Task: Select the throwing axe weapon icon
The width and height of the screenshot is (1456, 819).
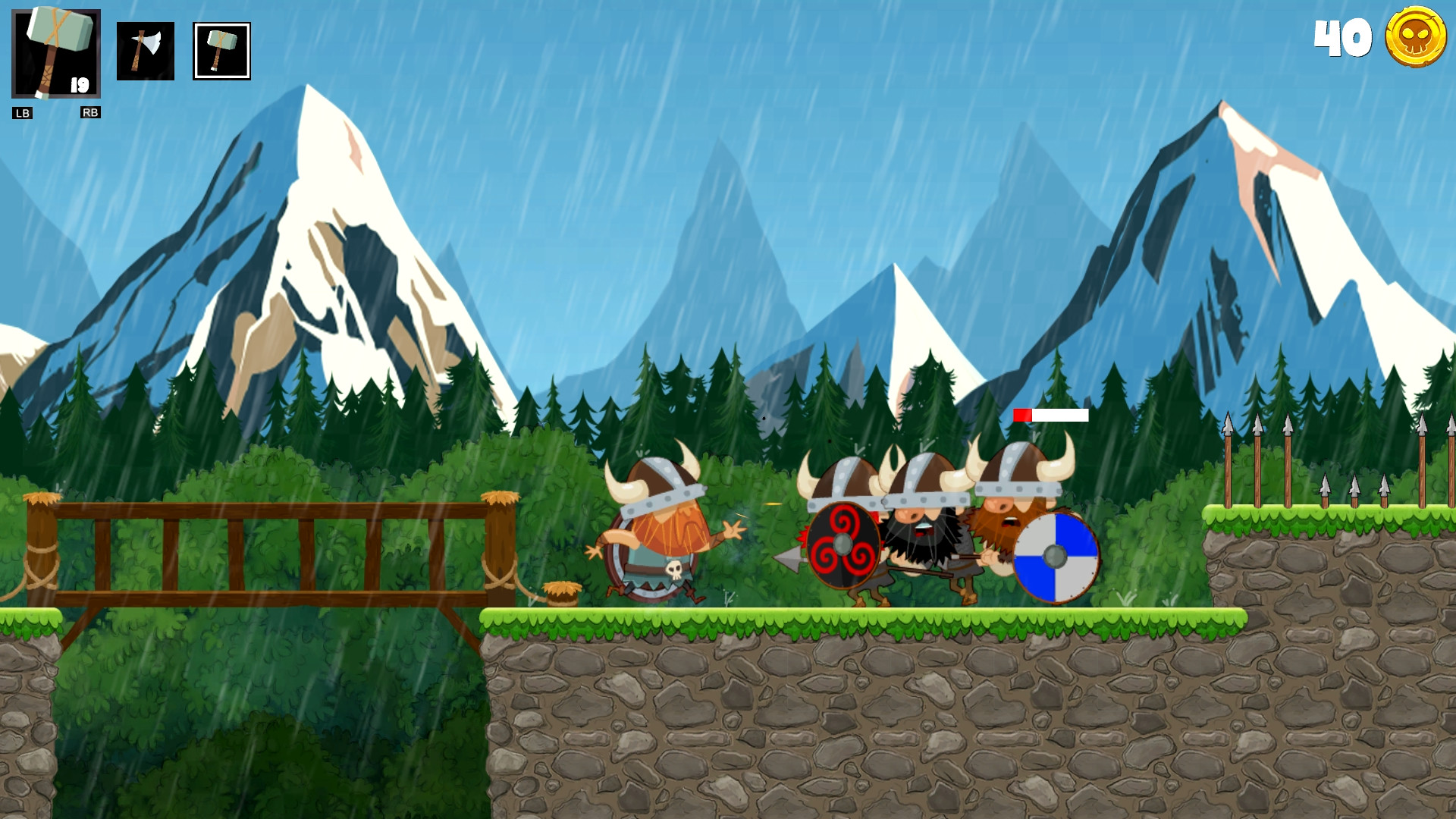Action: pyautogui.click(x=146, y=51)
